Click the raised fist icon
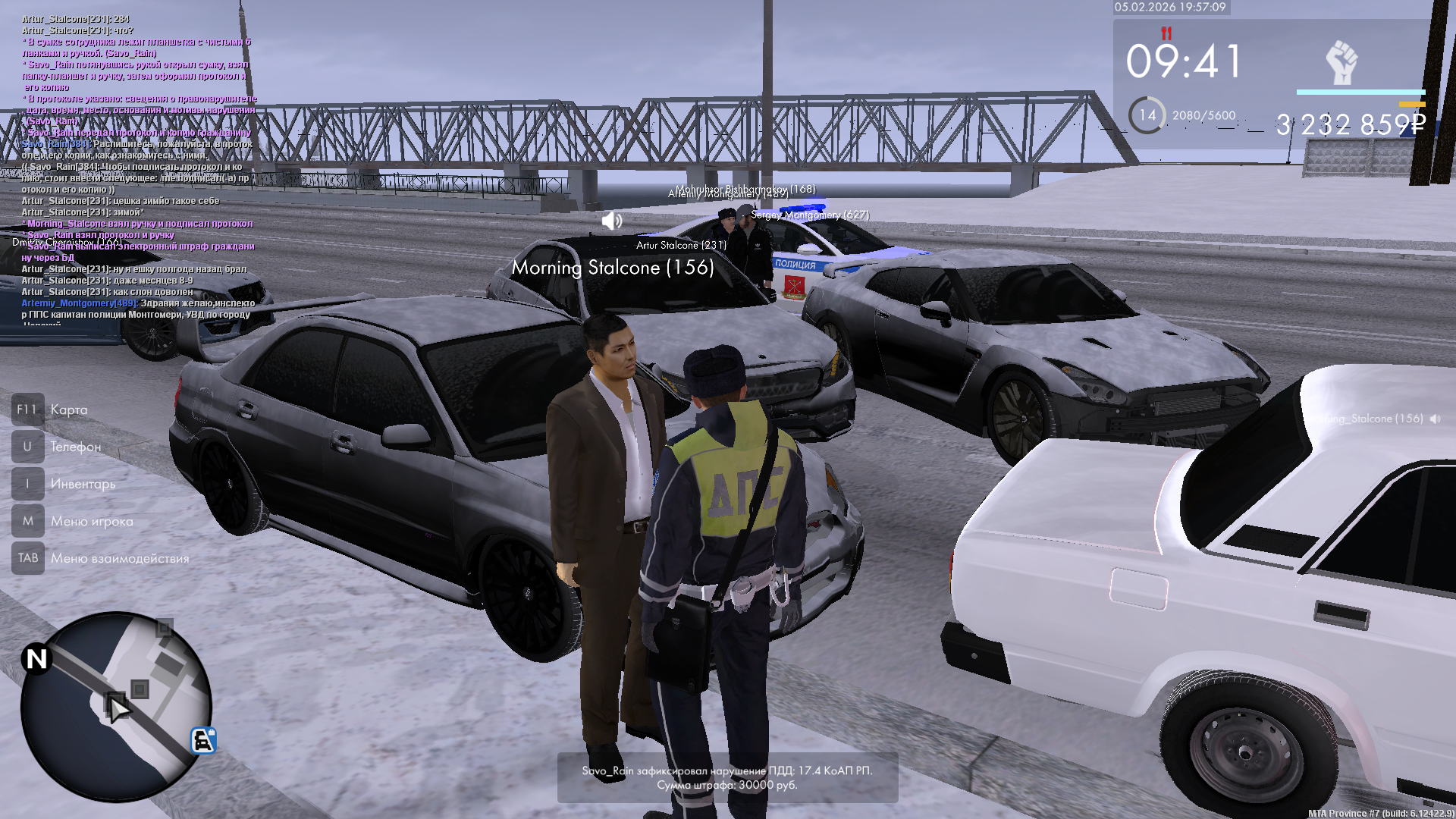This screenshot has height=819, width=1456. click(x=1341, y=62)
